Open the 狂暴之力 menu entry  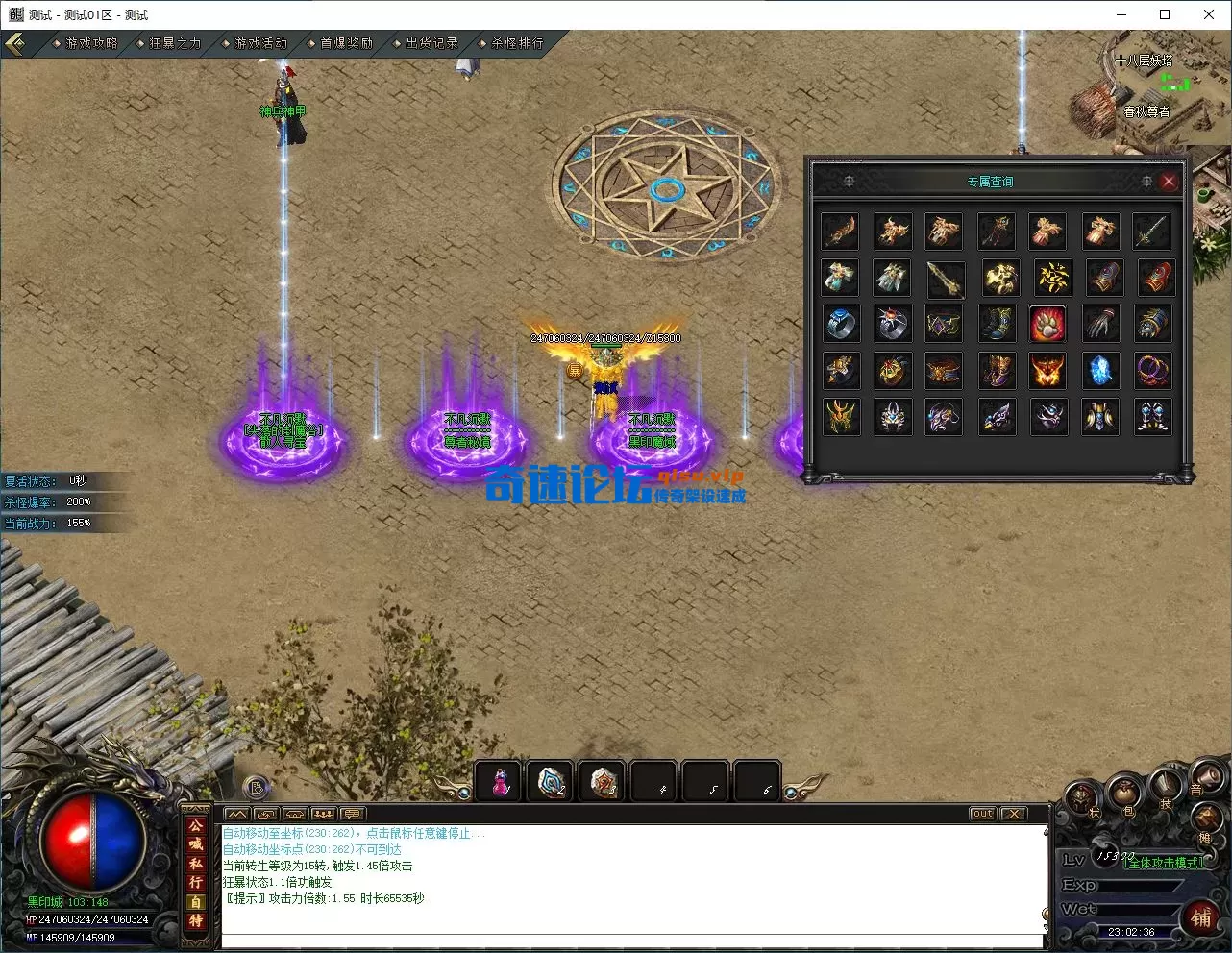point(175,43)
